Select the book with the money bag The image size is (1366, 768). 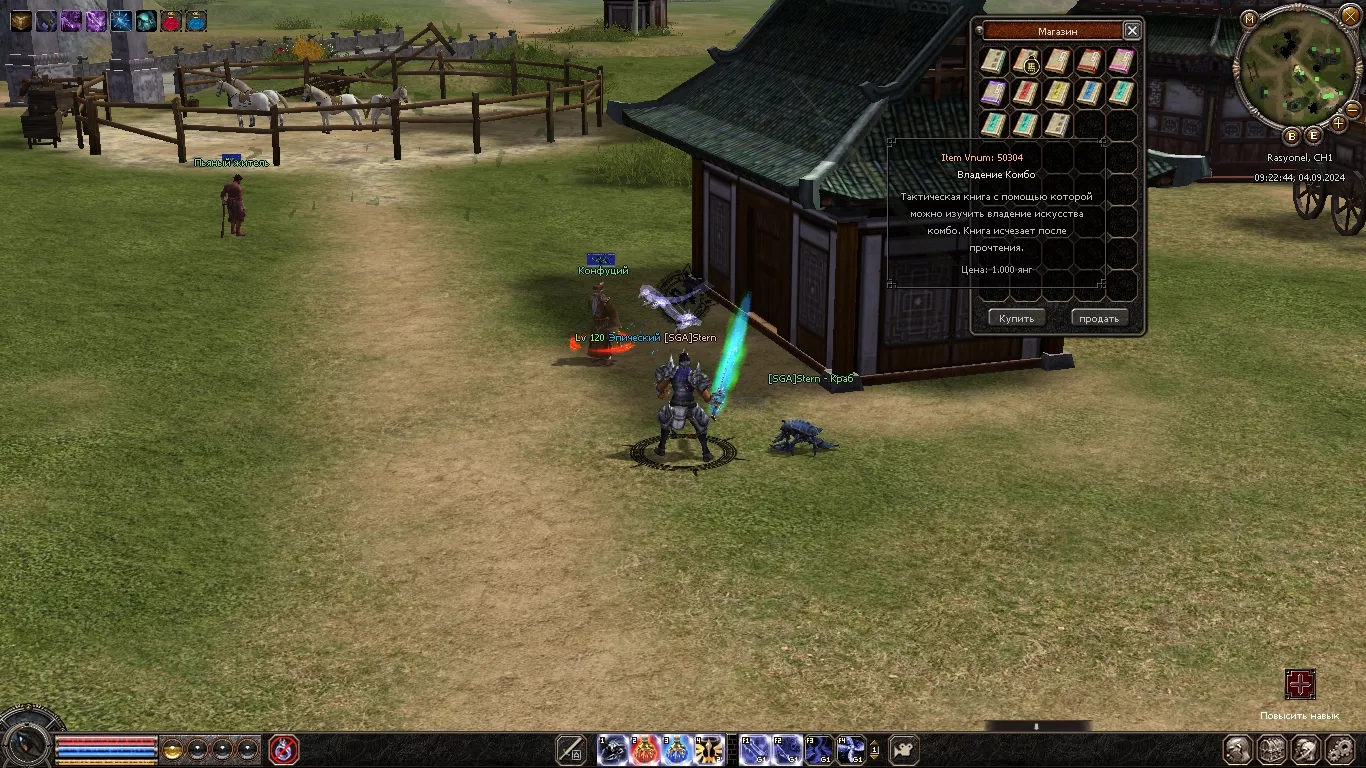1026,62
